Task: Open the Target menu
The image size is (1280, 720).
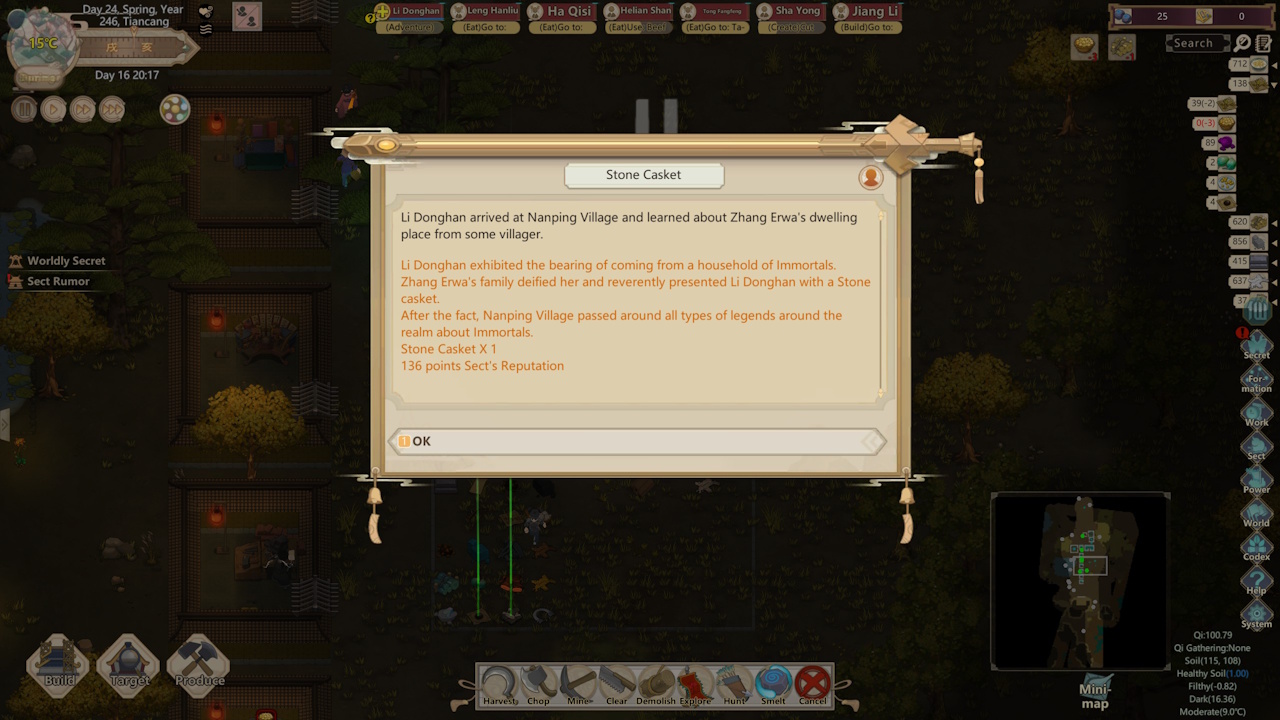Action: click(129, 664)
